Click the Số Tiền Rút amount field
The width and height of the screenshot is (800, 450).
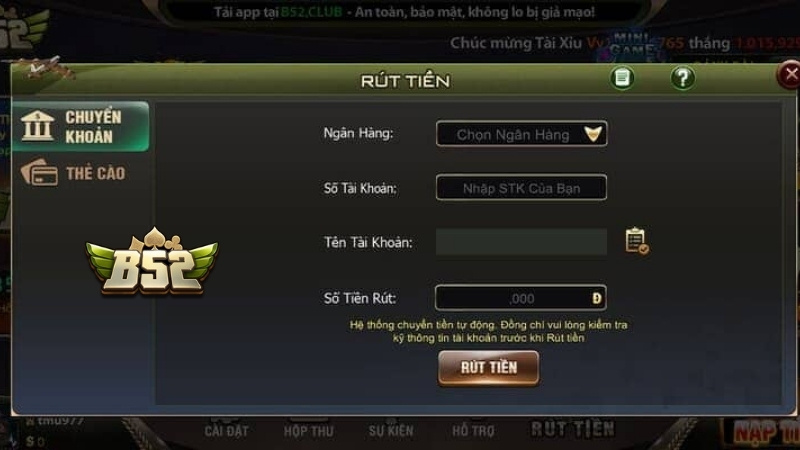tap(521, 298)
